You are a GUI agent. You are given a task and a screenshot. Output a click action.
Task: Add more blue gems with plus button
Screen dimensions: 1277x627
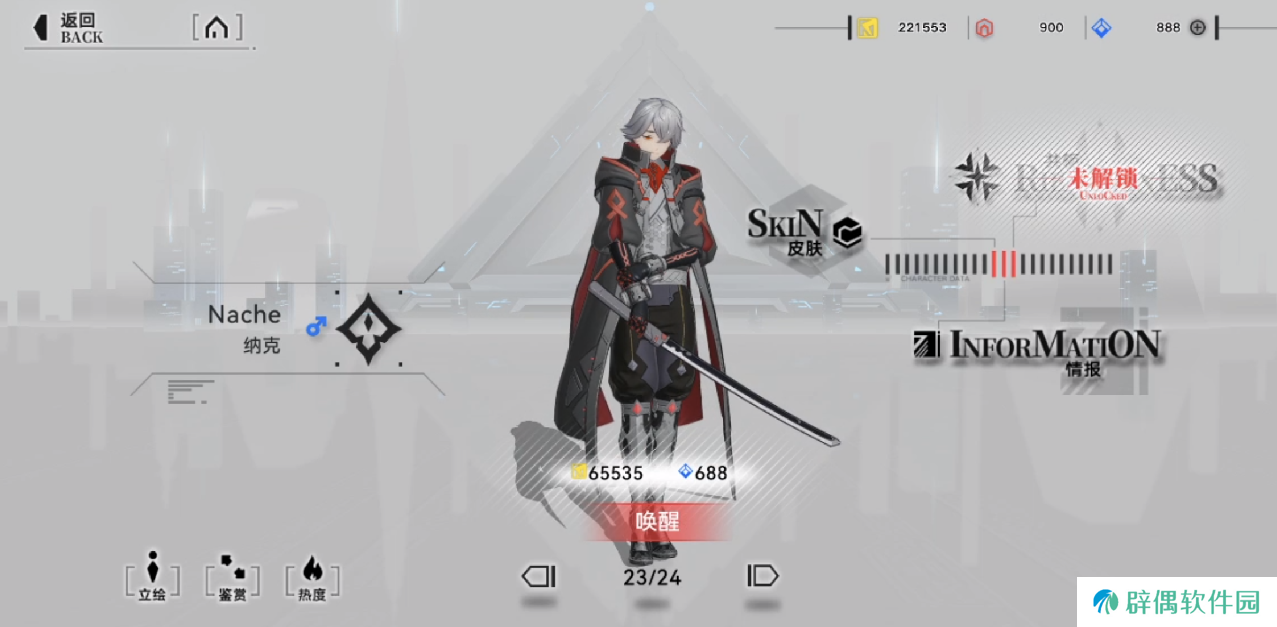coord(1197,27)
